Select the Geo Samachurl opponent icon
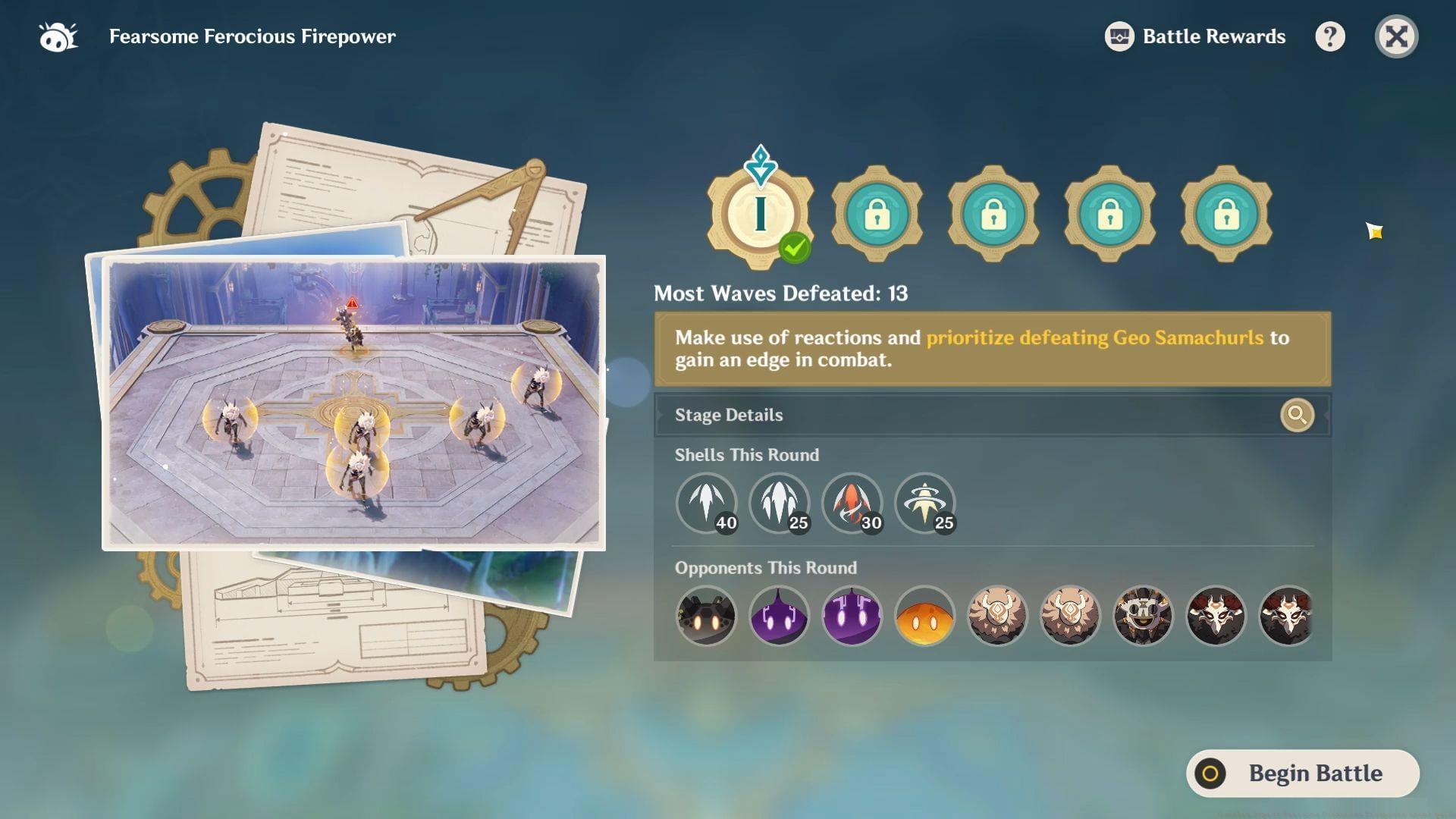This screenshot has height=819, width=1456. coord(998,617)
